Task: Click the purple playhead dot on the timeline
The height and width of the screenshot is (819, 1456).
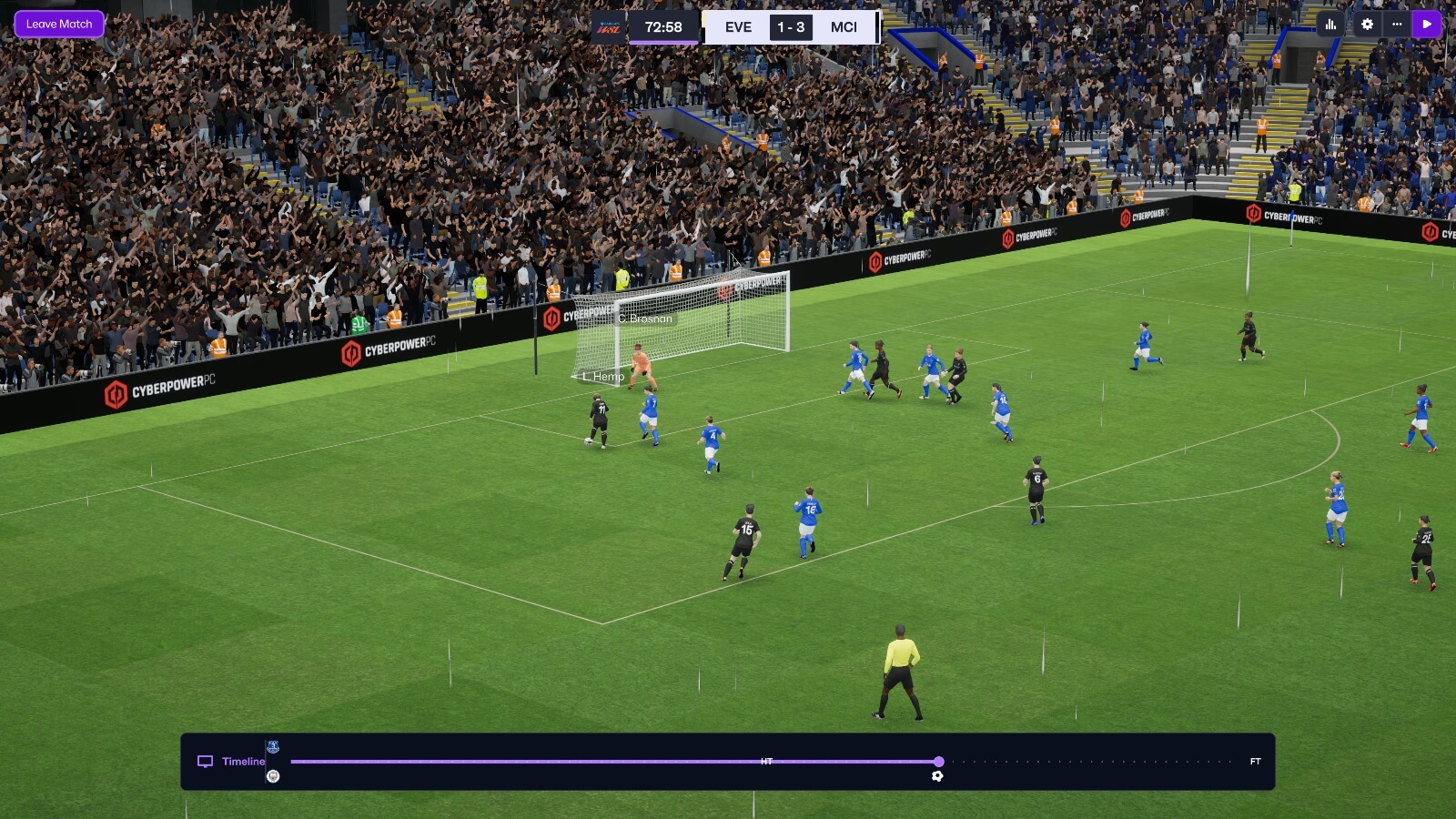Action: pos(938,763)
